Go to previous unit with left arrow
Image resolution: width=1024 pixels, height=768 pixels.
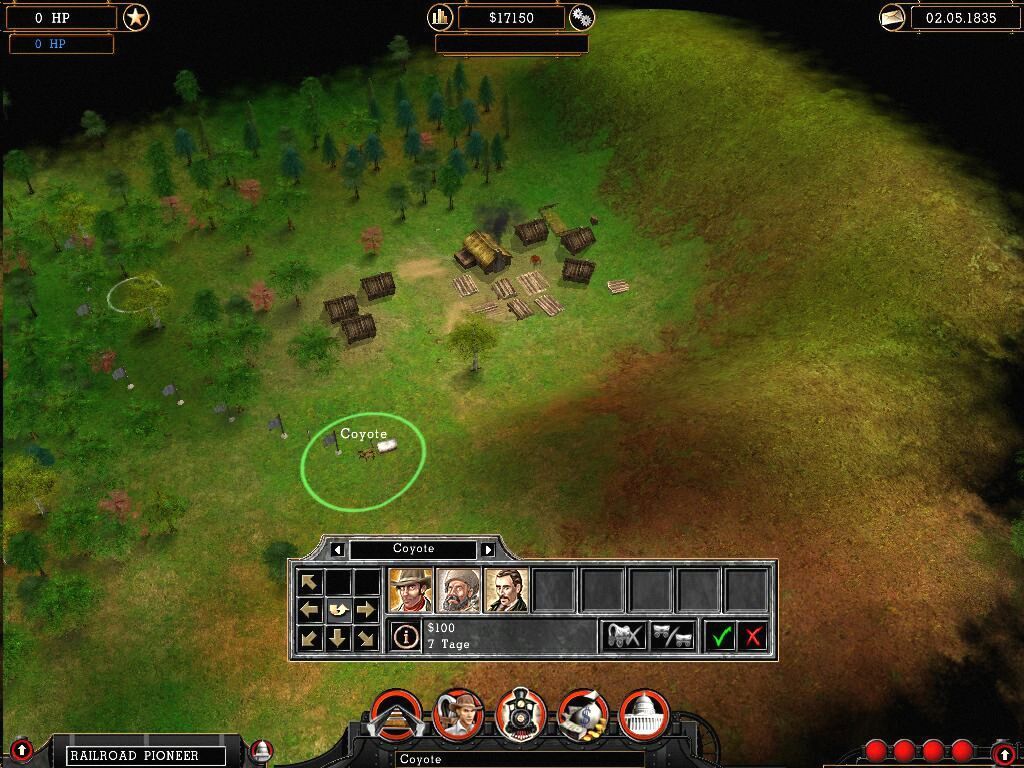click(338, 549)
